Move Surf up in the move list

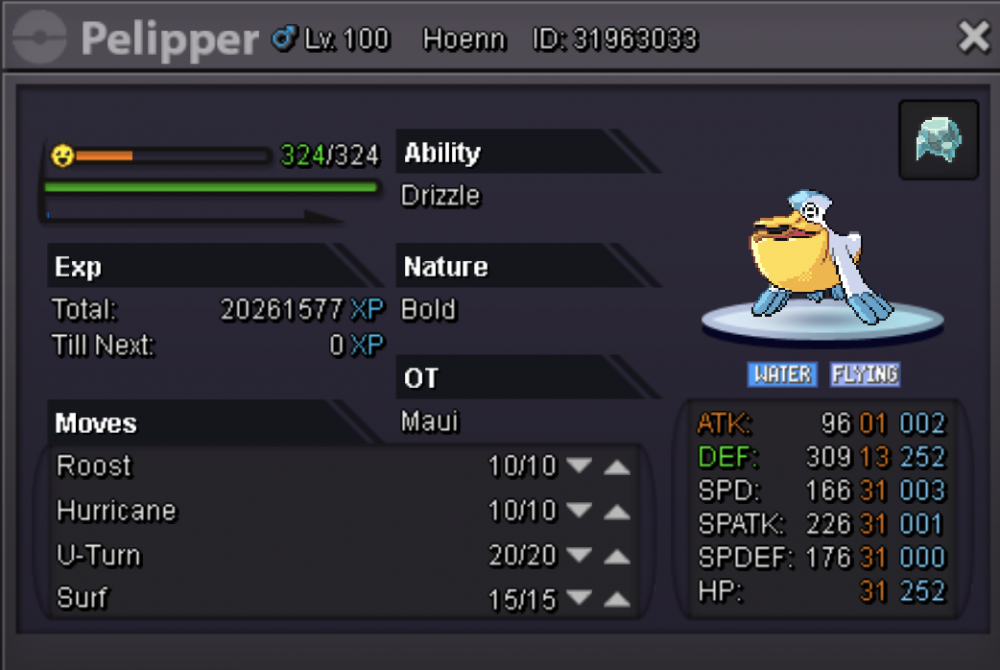[617, 600]
